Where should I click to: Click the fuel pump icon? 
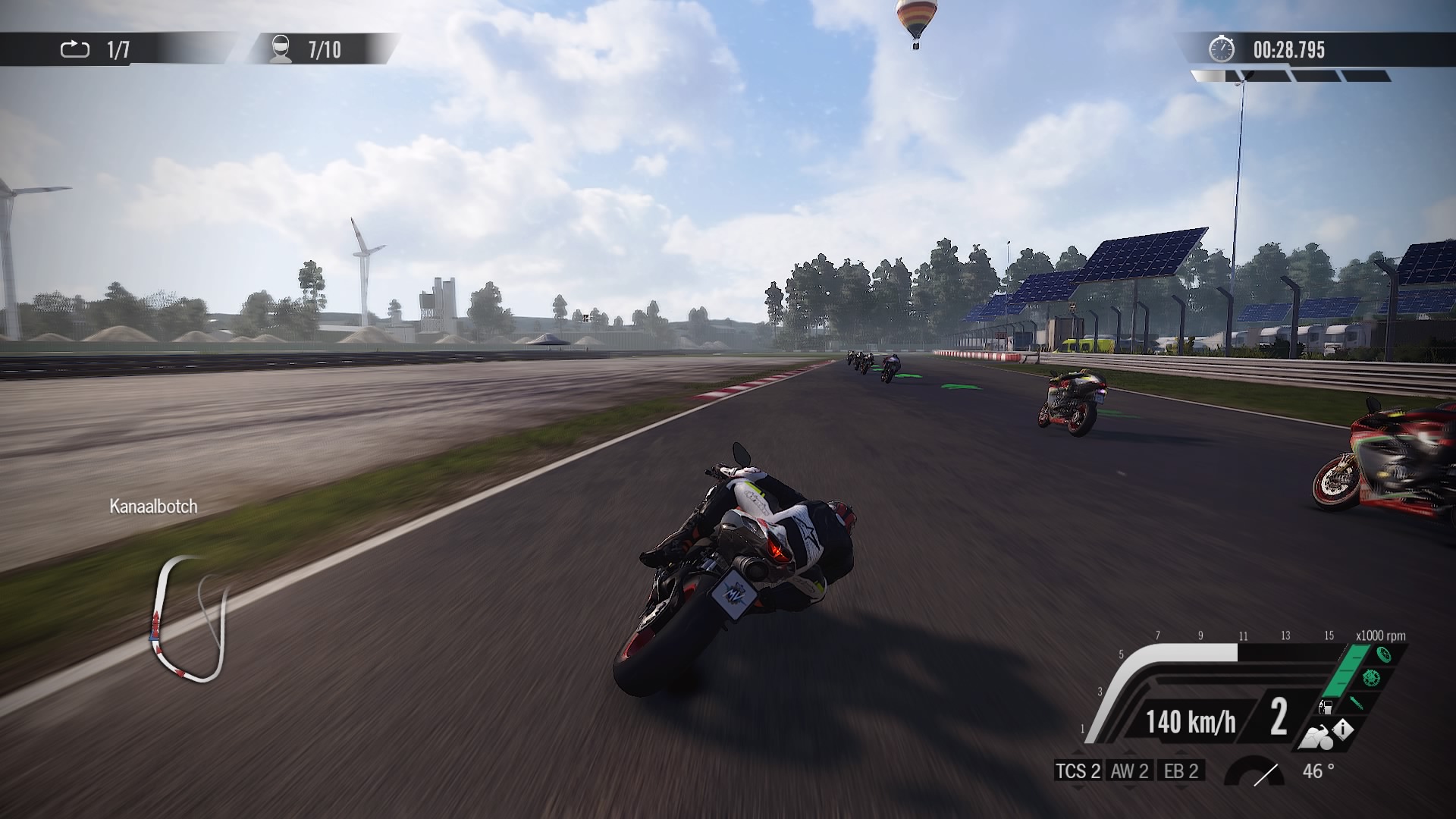pos(1326,708)
